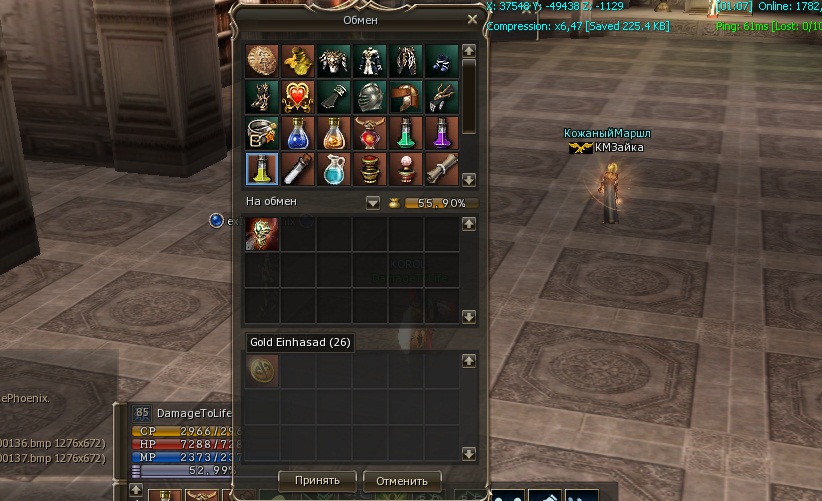This screenshot has height=501, width=822.
Task: Select the Gold Einhasad coin slot
Action: pyautogui.click(x=262, y=369)
